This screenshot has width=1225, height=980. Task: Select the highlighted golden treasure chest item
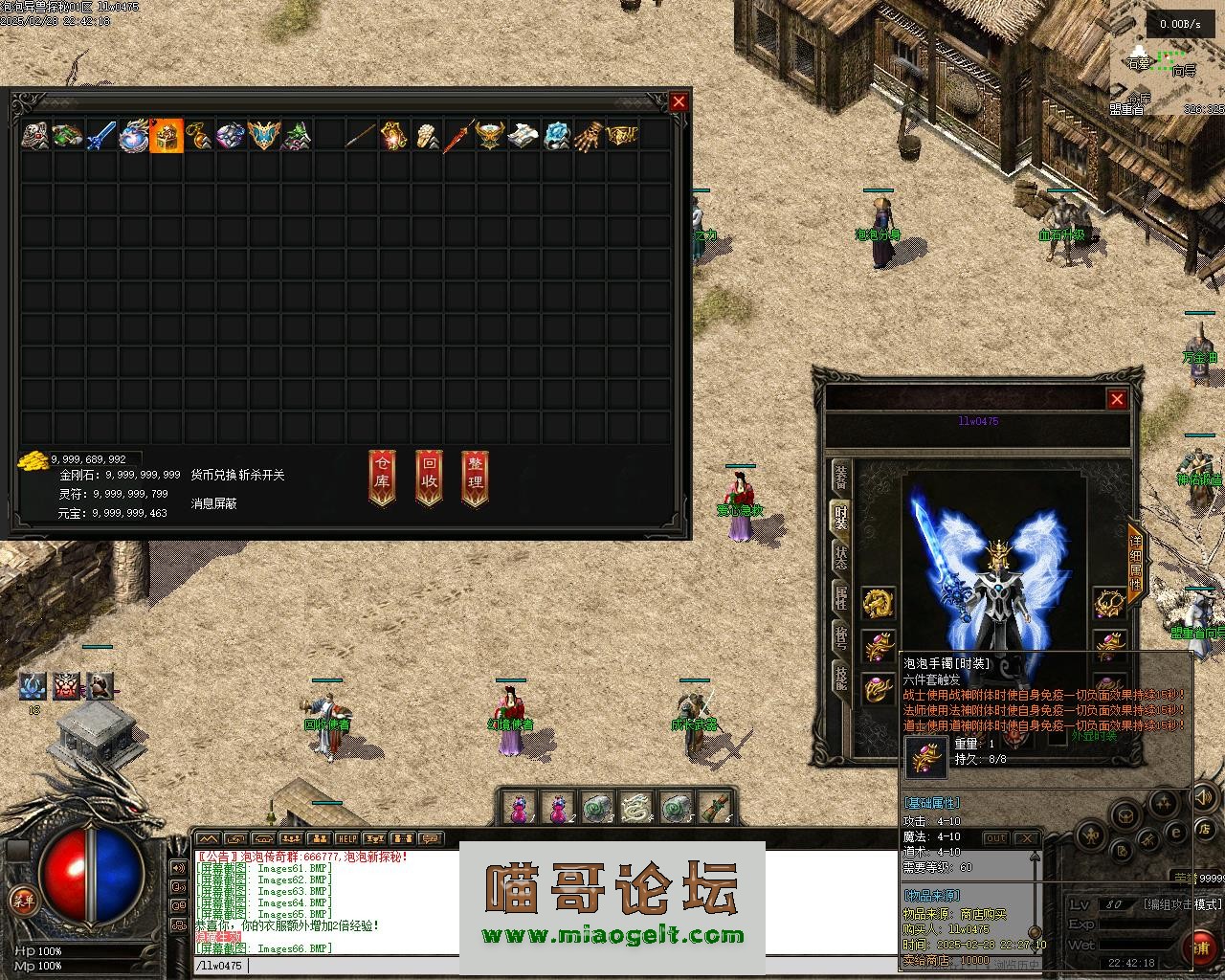point(167,136)
